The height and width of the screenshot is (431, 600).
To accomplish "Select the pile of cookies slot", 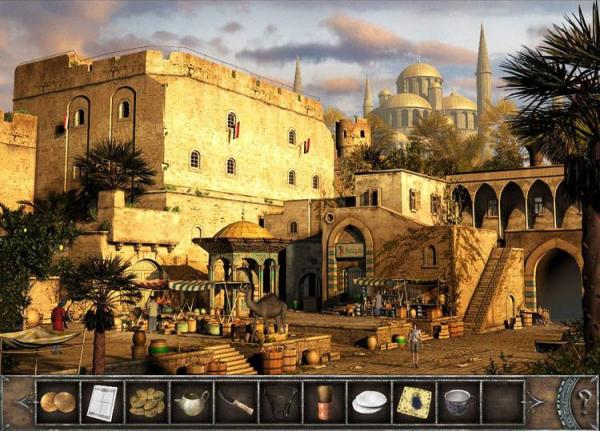I will pyautogui.click(x=146, y=402).
